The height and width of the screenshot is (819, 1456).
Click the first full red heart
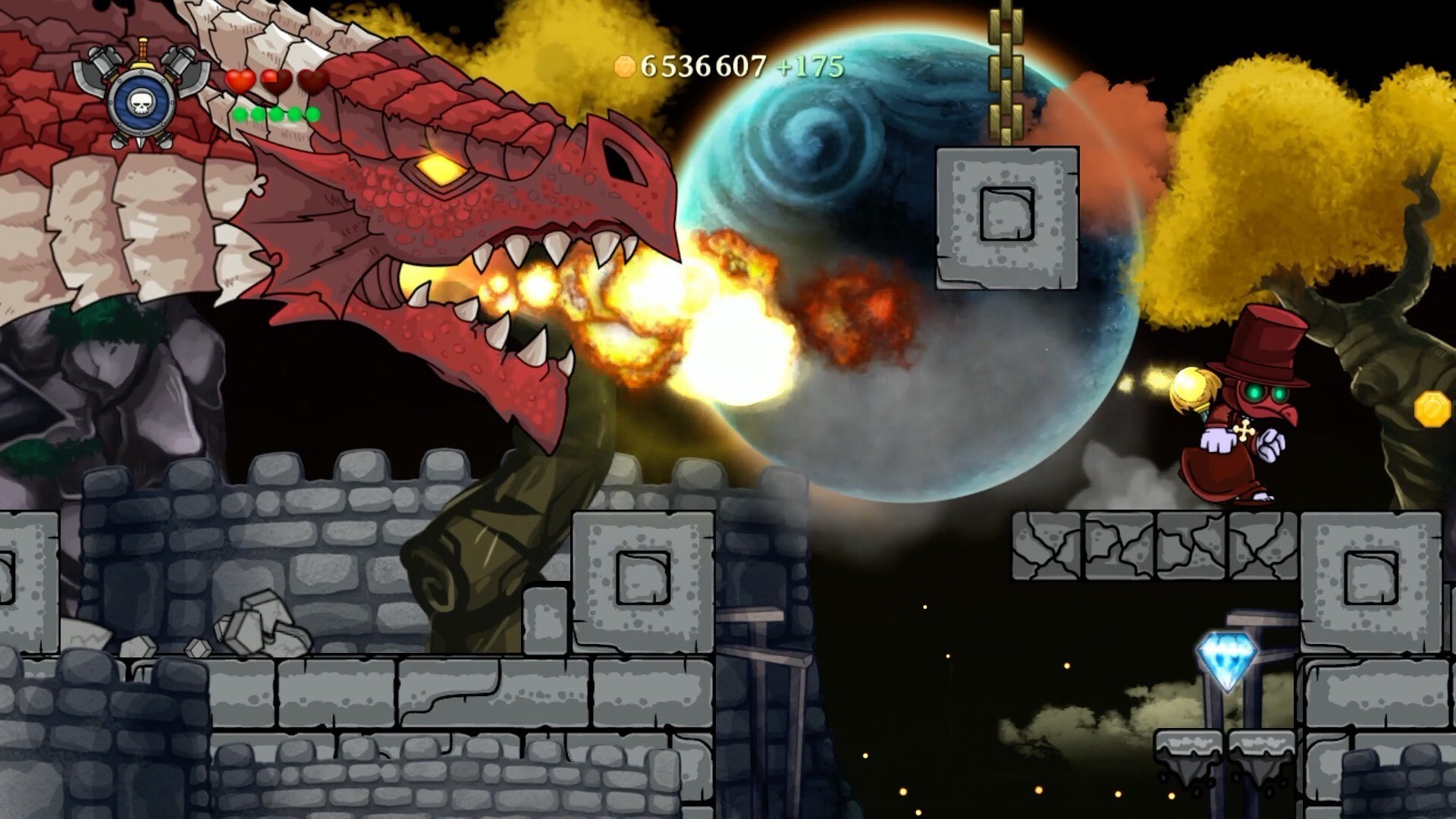click(x=240, y=82)
